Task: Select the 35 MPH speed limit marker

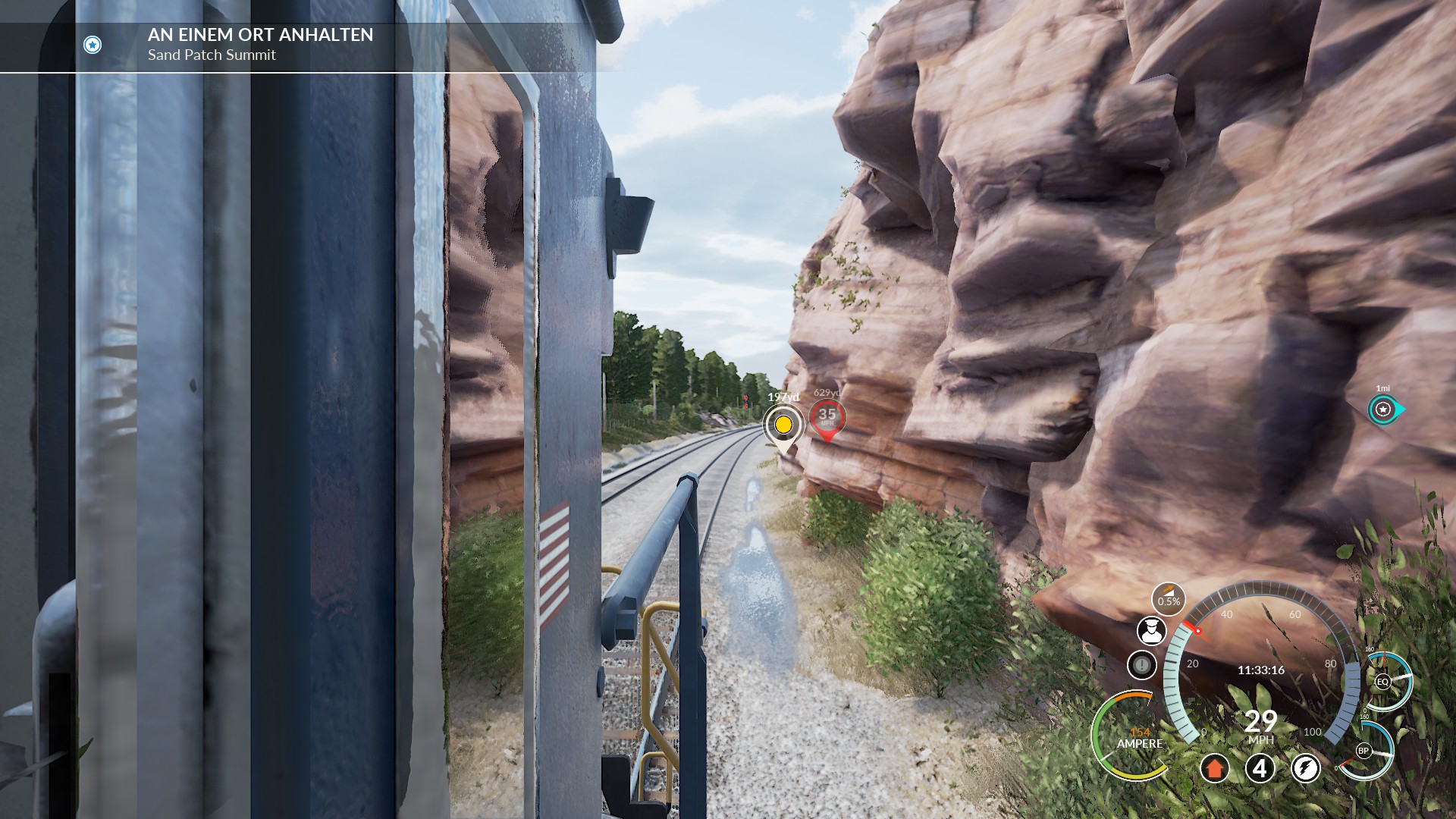Action: tap(827, 416)
